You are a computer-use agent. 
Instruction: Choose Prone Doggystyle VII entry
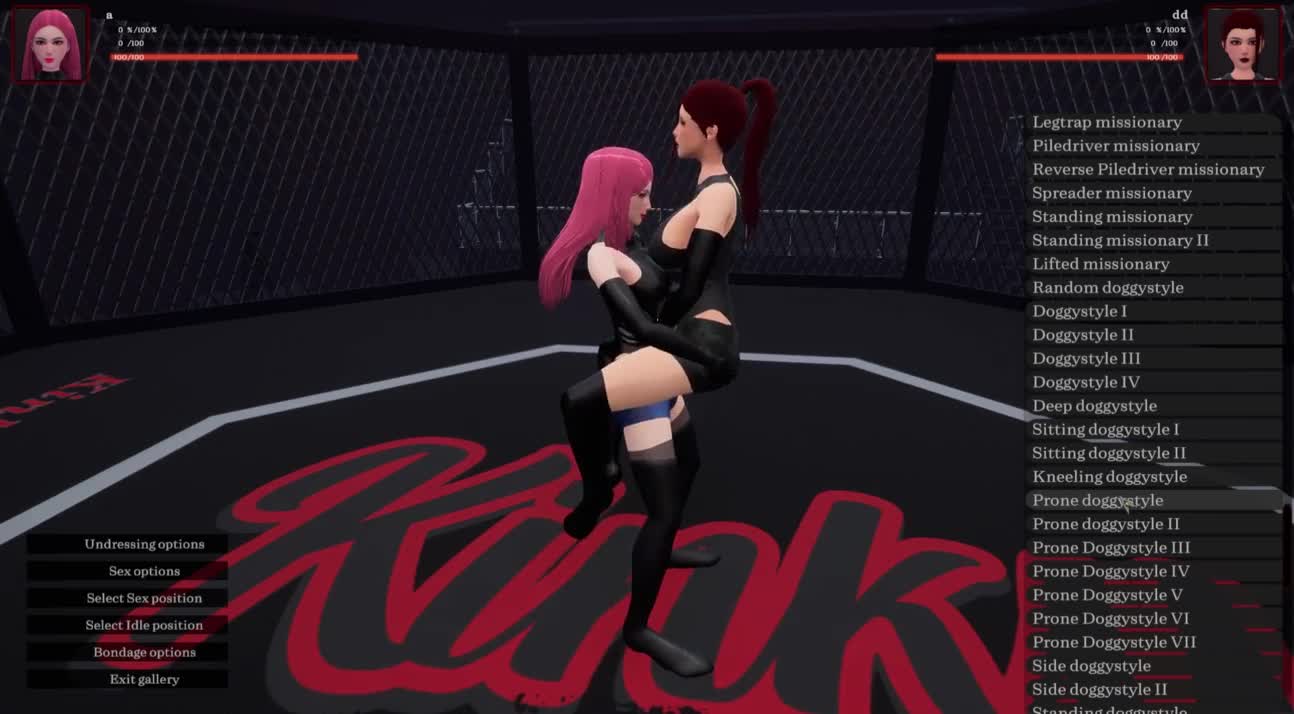point(1114,642)
